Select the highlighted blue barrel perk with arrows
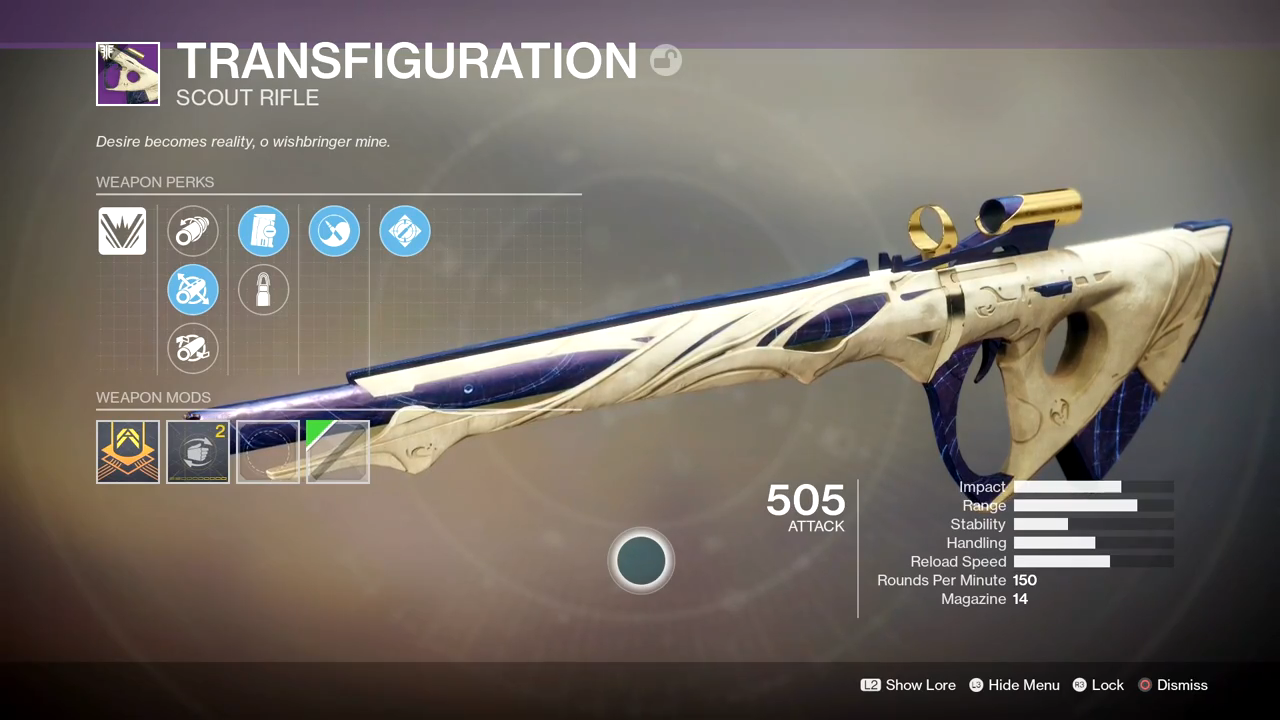The image size is (1280, 720). (193, 291)
